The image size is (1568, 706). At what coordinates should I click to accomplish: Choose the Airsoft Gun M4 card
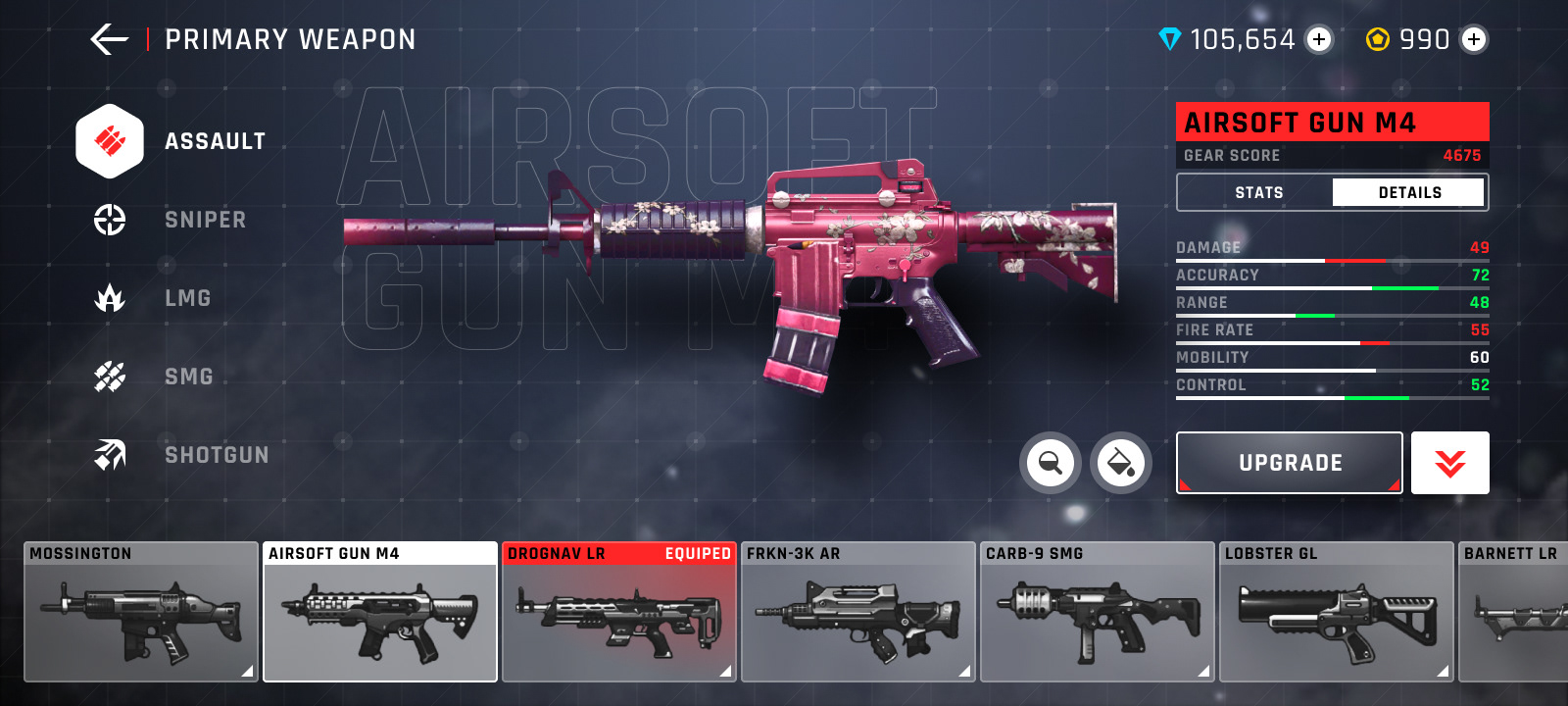click(380, 613)
